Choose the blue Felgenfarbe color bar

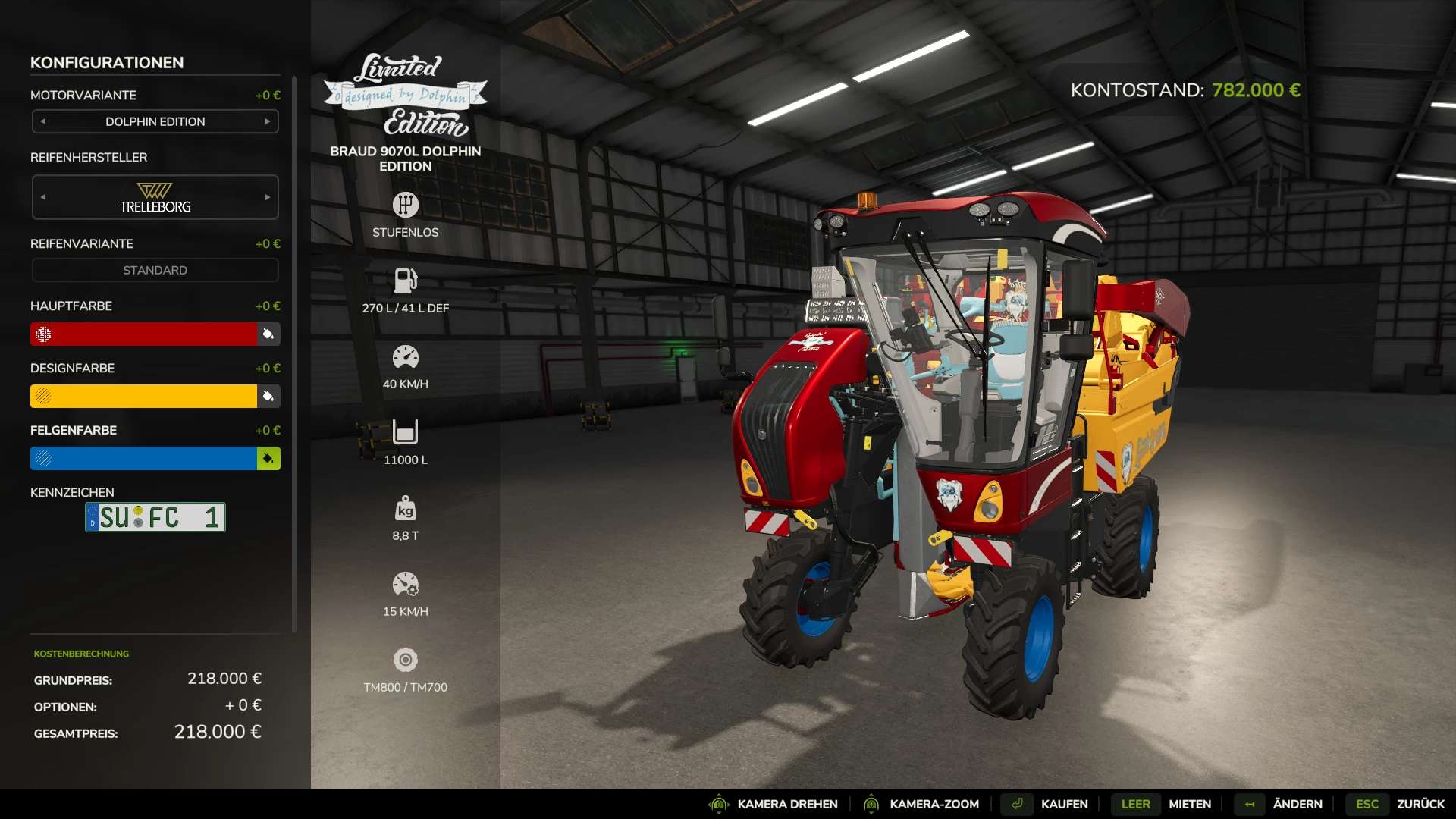(144, 458)
